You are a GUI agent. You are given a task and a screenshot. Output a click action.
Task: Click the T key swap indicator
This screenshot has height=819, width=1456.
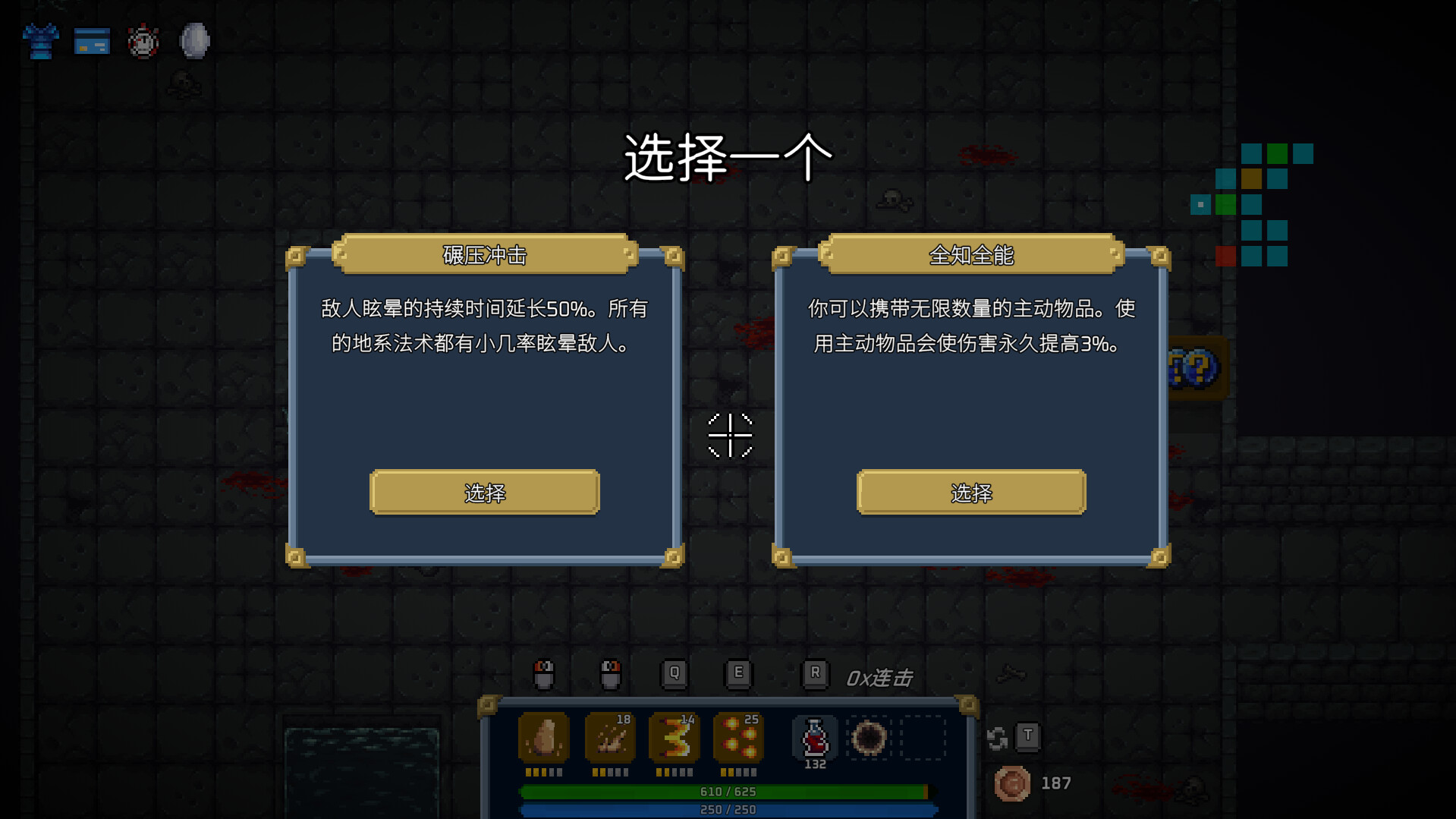[x=1029, y=736]
